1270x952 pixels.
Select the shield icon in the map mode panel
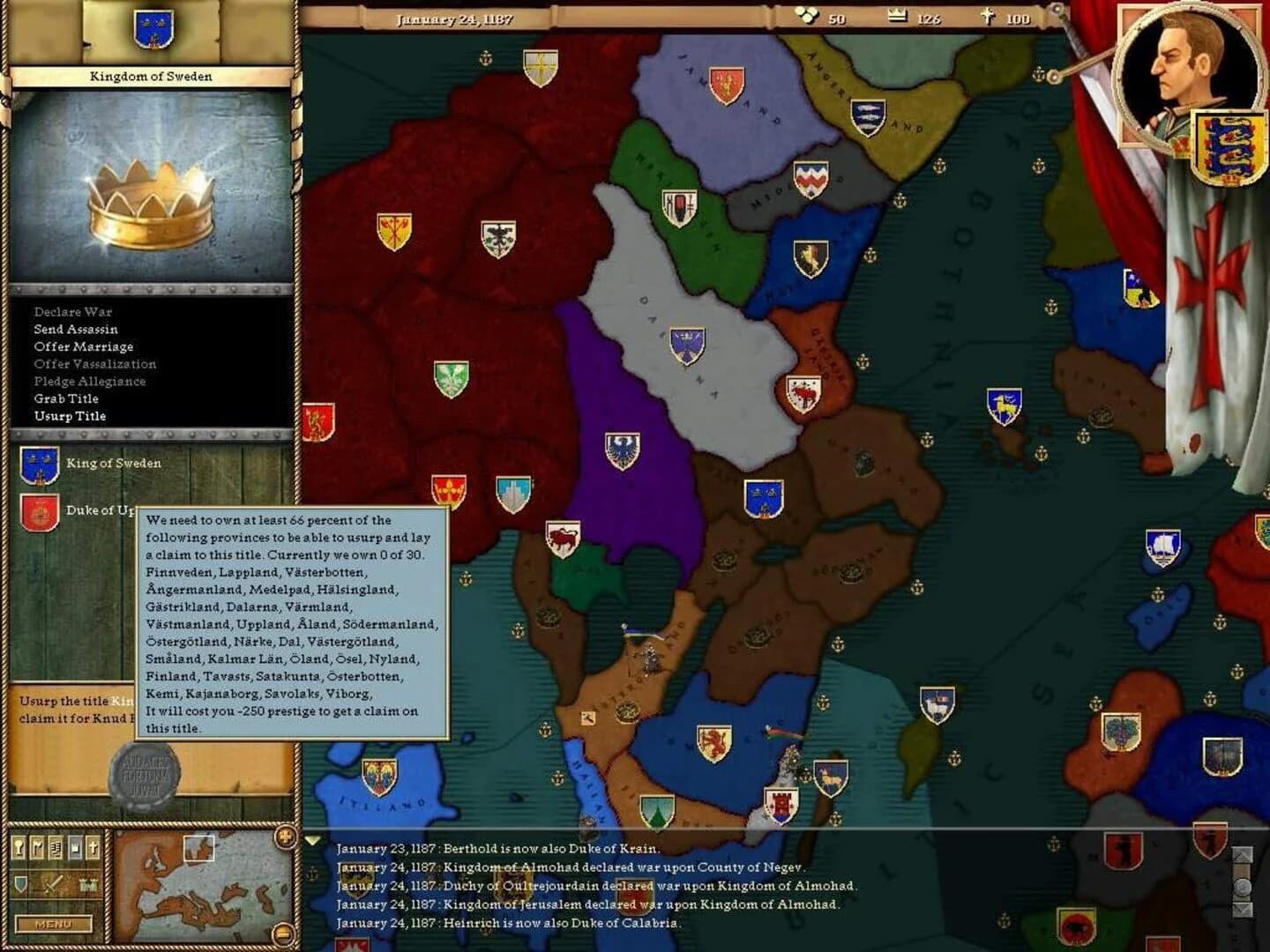tap(20, 884)
